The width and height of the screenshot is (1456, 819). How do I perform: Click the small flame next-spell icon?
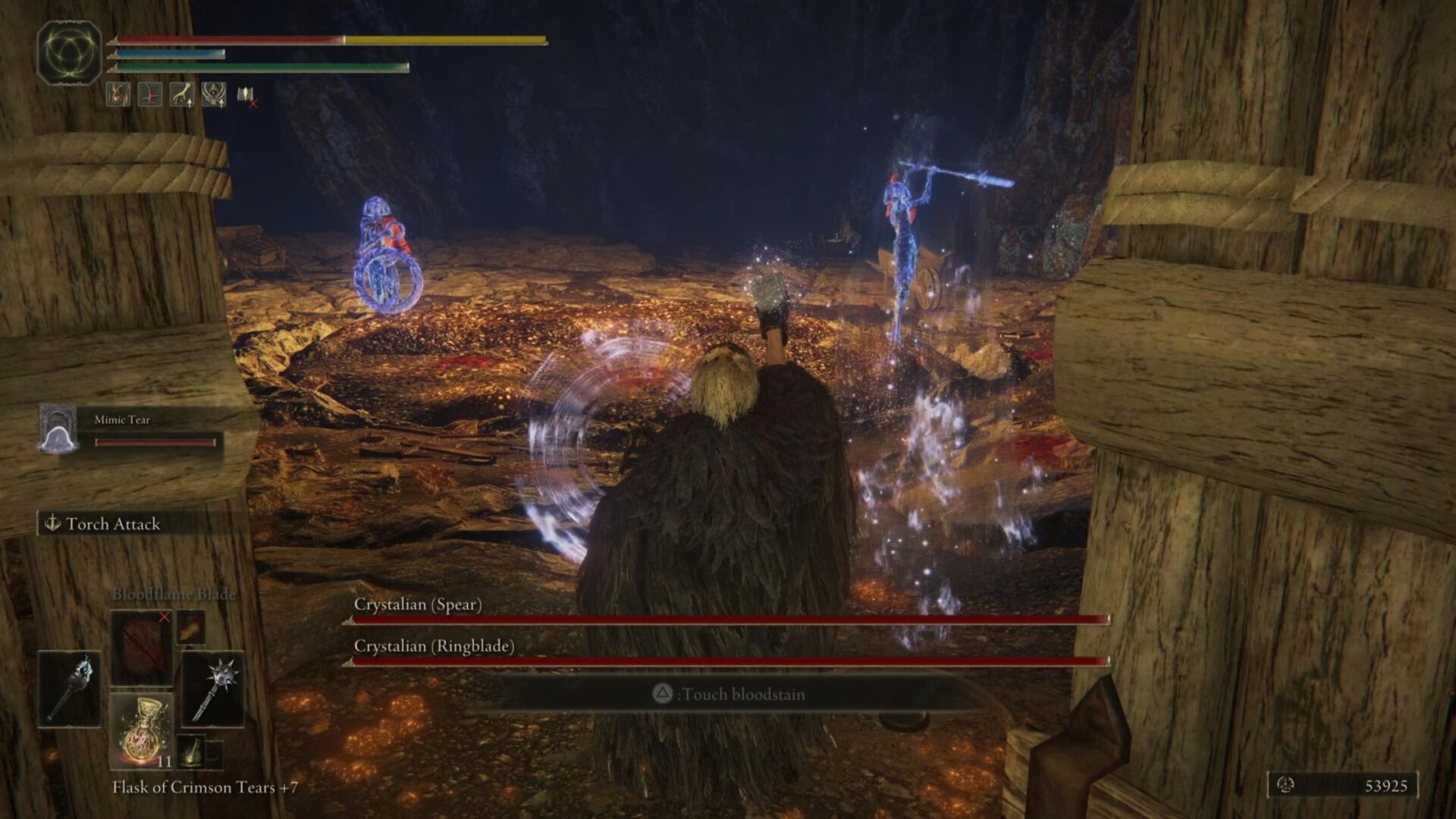tap(190, 629)
